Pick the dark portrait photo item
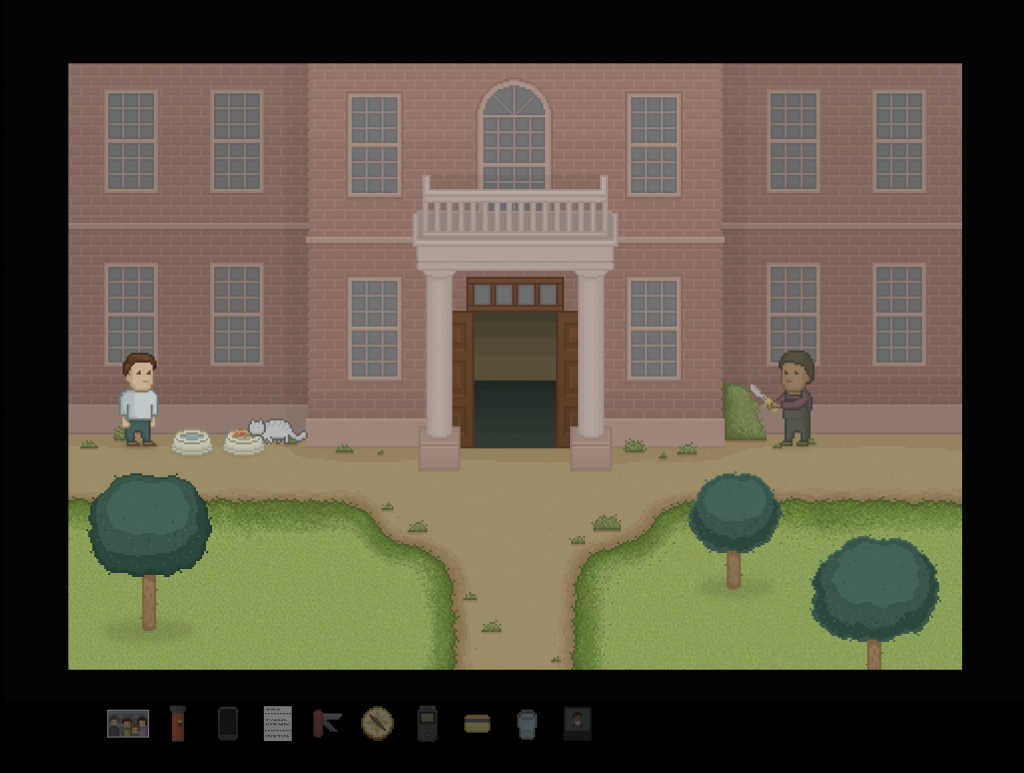The image size is (1024, 773). click(x=577, y=723)
